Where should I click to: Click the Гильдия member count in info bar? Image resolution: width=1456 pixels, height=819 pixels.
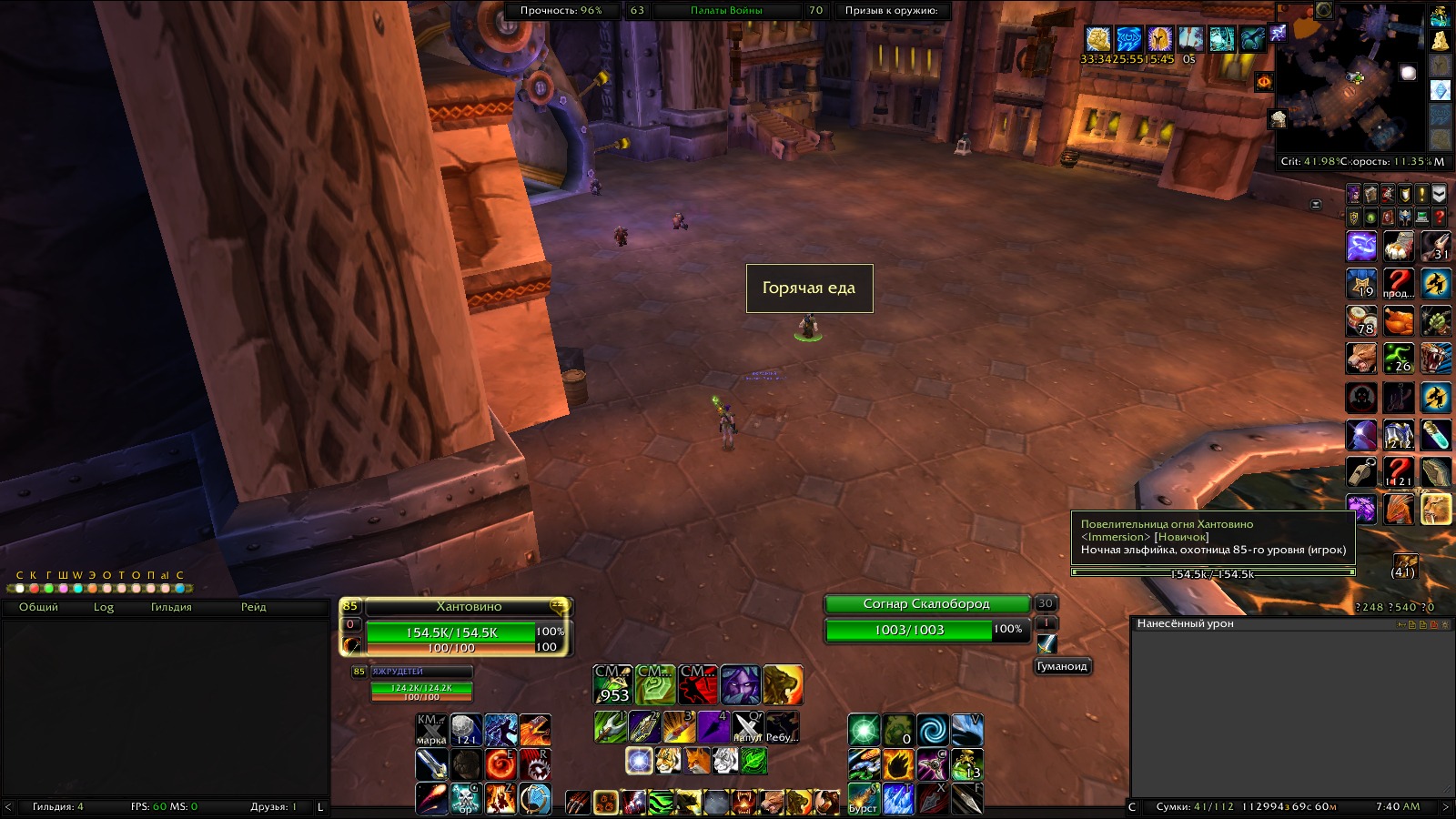pos(57,806)
